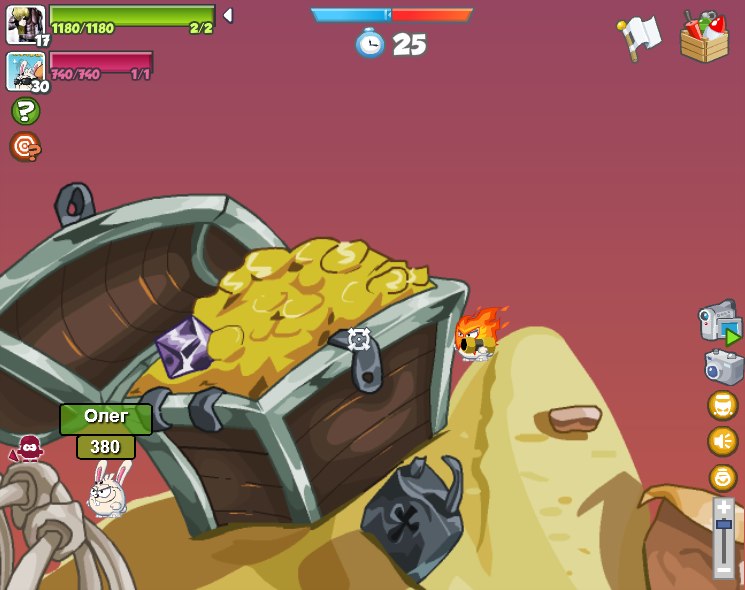Take a screenshot with the camera icon
This screenshot has height=590, width=745.
(x=723, y=367)
